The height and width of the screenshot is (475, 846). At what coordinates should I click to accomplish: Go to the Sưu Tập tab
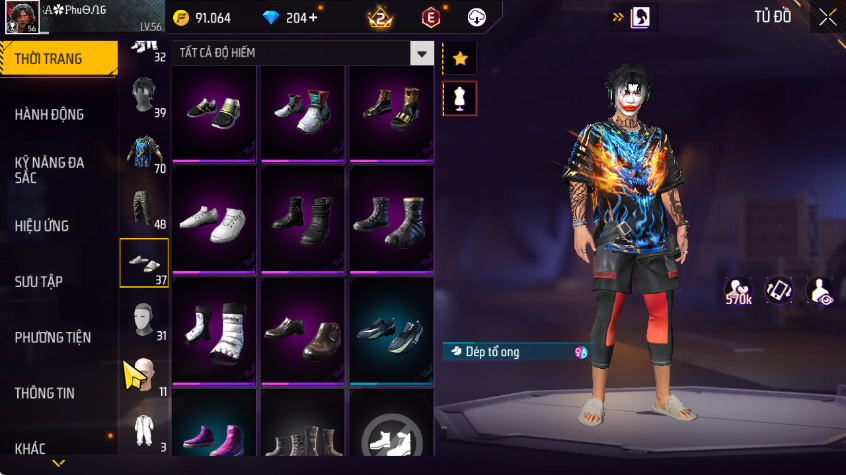pos(39,281)
